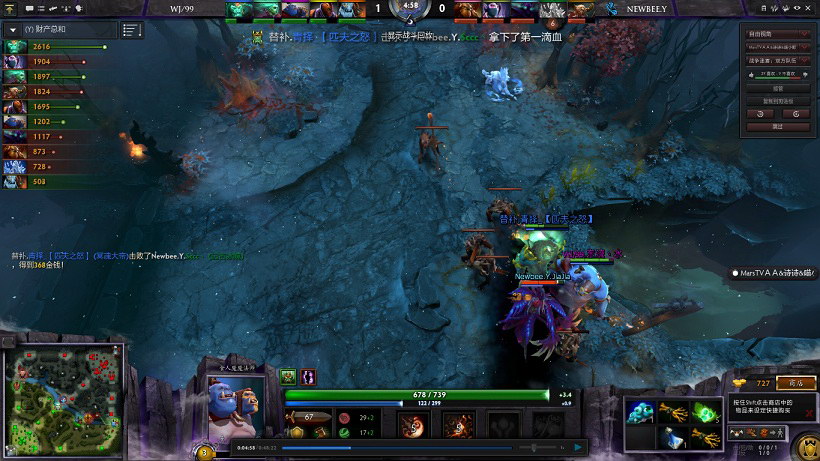This screenshot has height=461, width=820.
Task: Activate the Ignite ability icon
Action: [458, 425]
